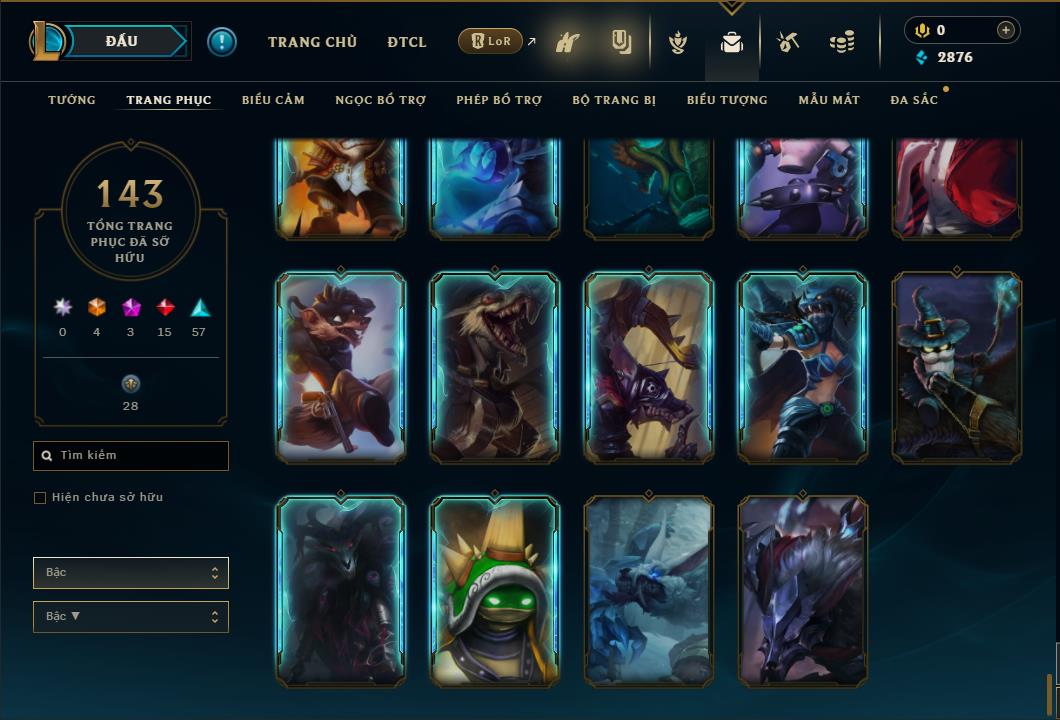
Task: Switch to the BIỂU TƯỢNG tab
Action: tap(727, 100)
